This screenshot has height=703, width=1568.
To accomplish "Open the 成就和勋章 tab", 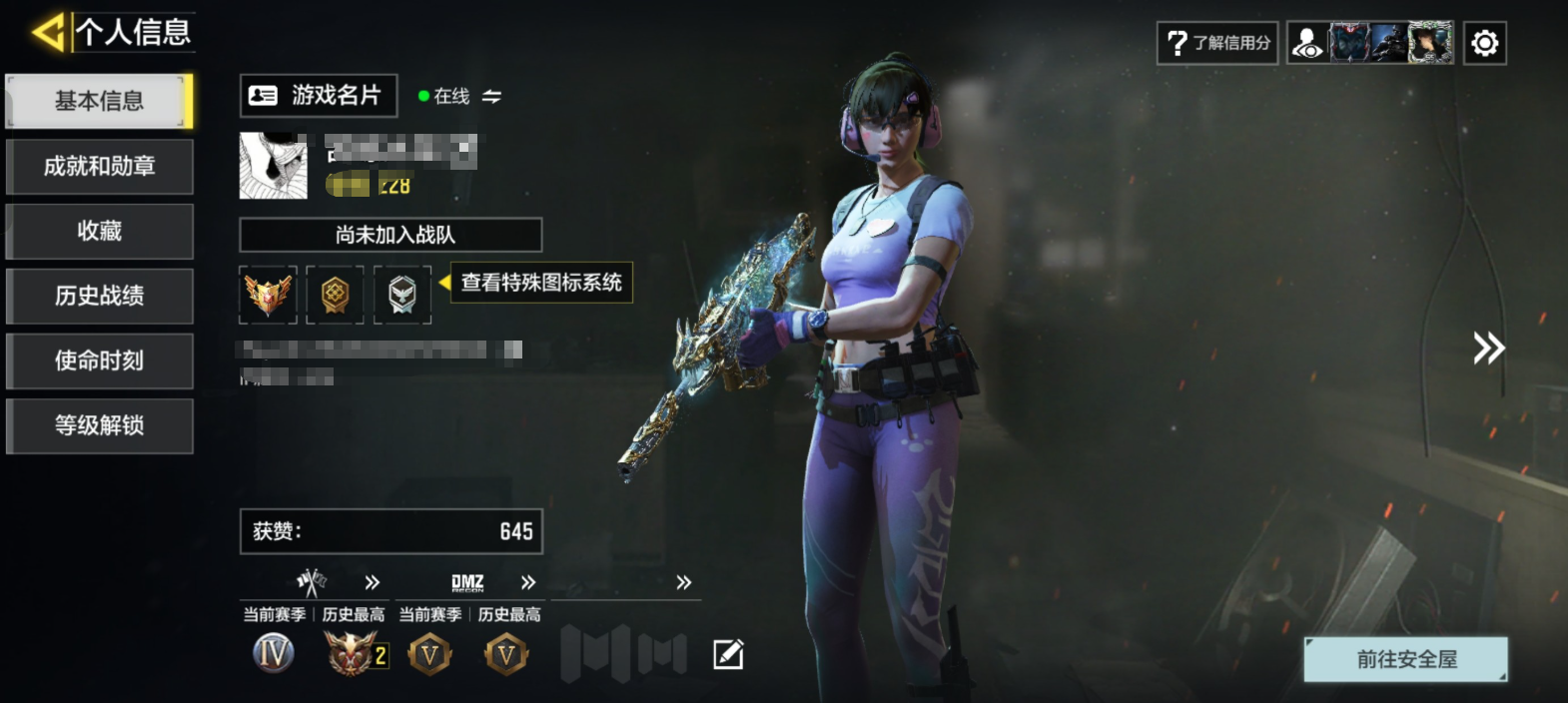I will [x=99, y=166].
